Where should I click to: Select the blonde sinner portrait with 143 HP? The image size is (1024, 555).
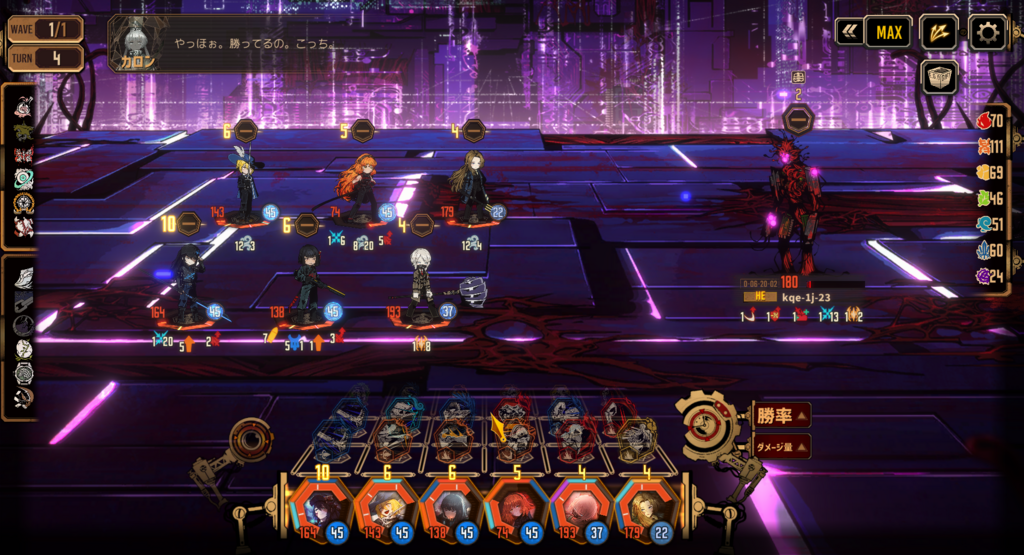tap(385, 510)
